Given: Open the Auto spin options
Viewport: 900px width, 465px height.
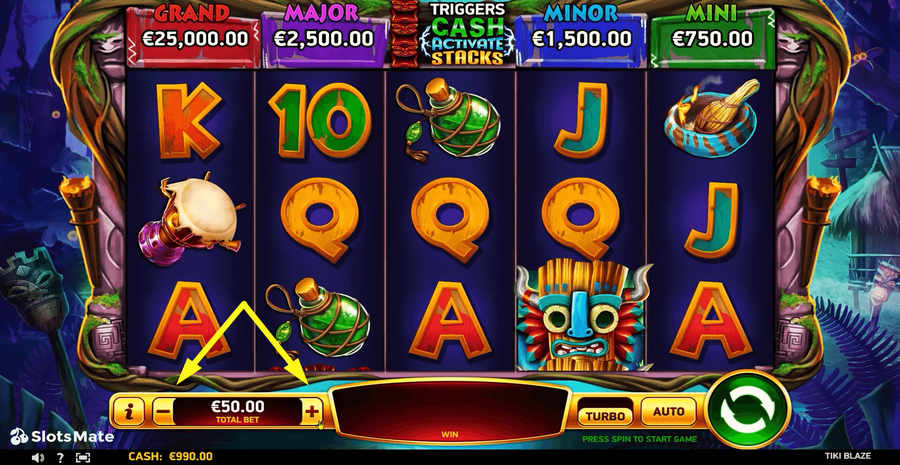Looking at the screenshot, I should [x=668, y=411].
